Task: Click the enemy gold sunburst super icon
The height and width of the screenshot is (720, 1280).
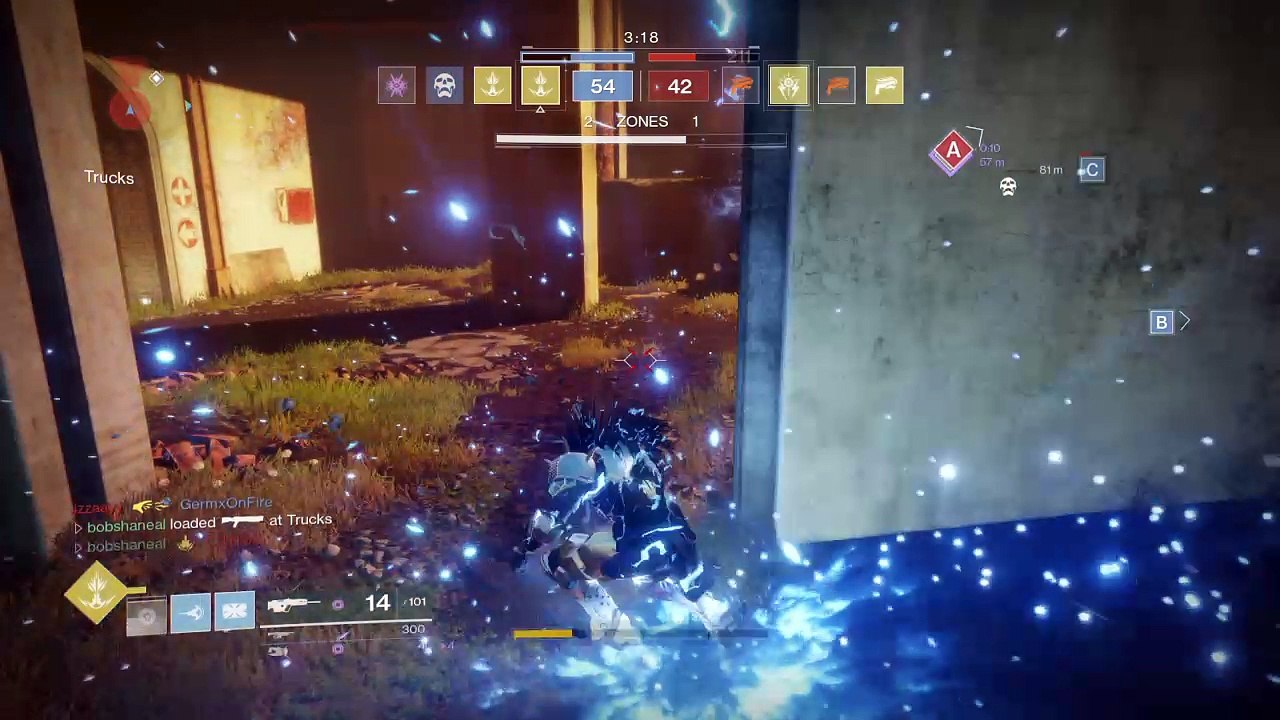Action: pyautogui.click(x=789, y=86)
